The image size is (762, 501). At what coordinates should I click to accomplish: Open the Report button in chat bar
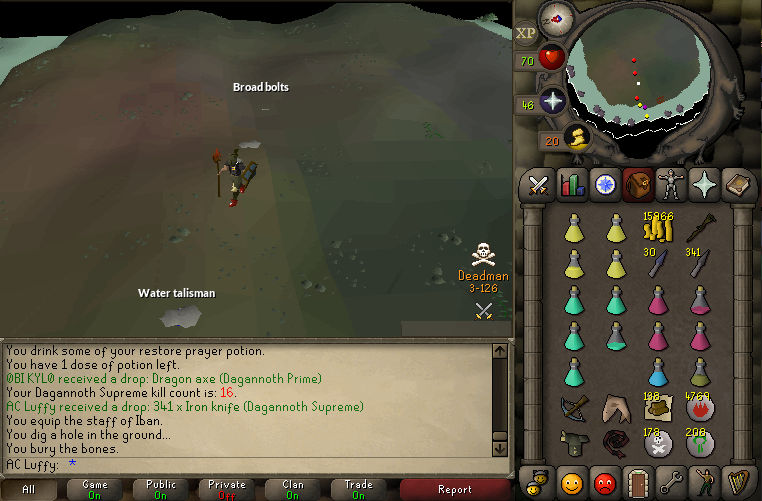pyautogui.click(x=455, y=489)
